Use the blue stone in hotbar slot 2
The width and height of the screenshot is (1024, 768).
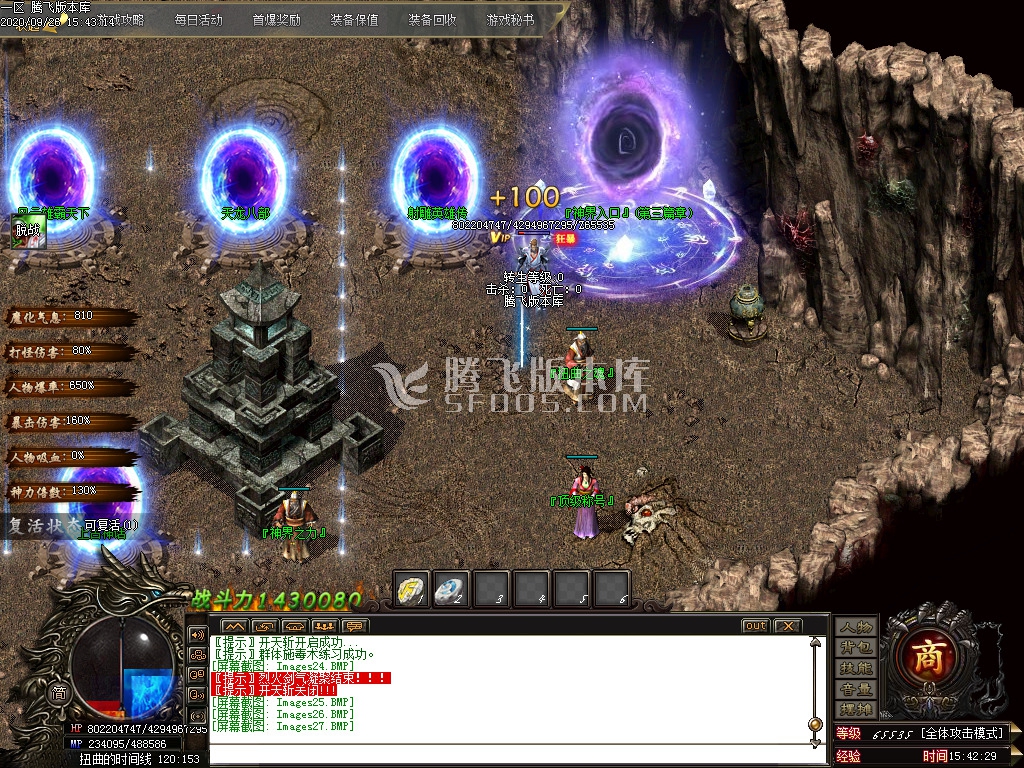click(x=451, y=587)
